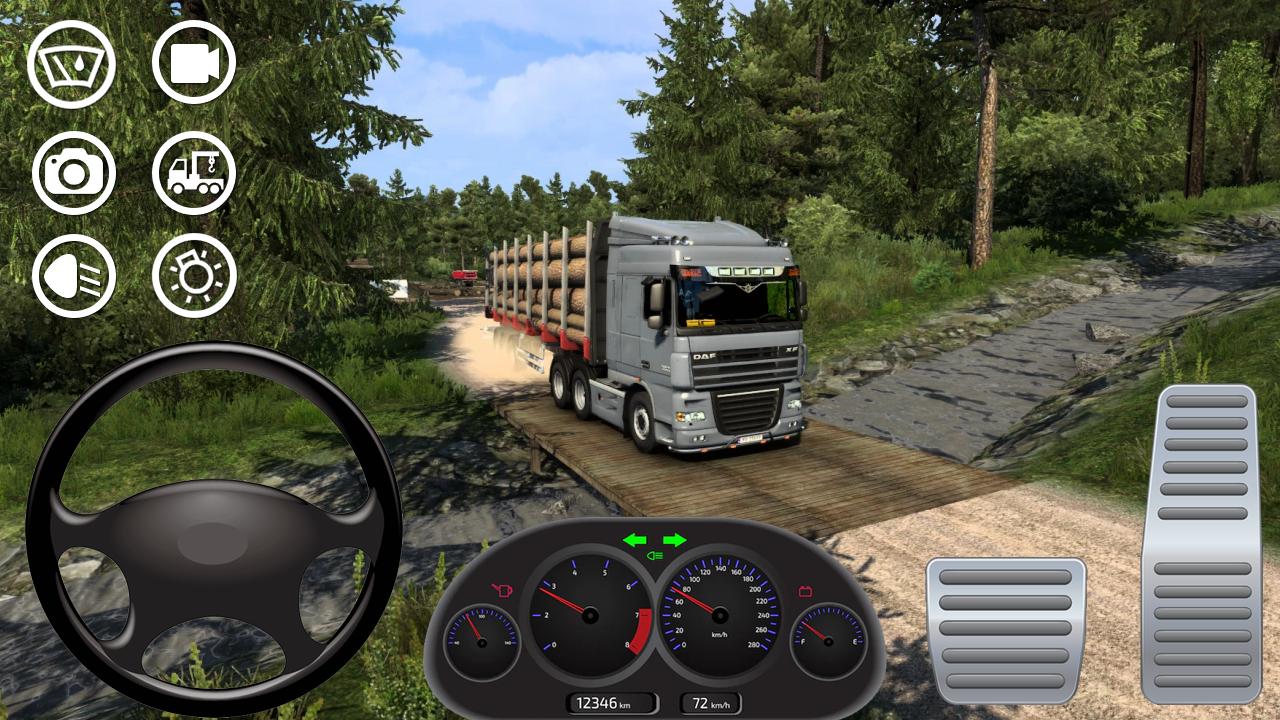Toggle the headlights button

tap(74, 276)
